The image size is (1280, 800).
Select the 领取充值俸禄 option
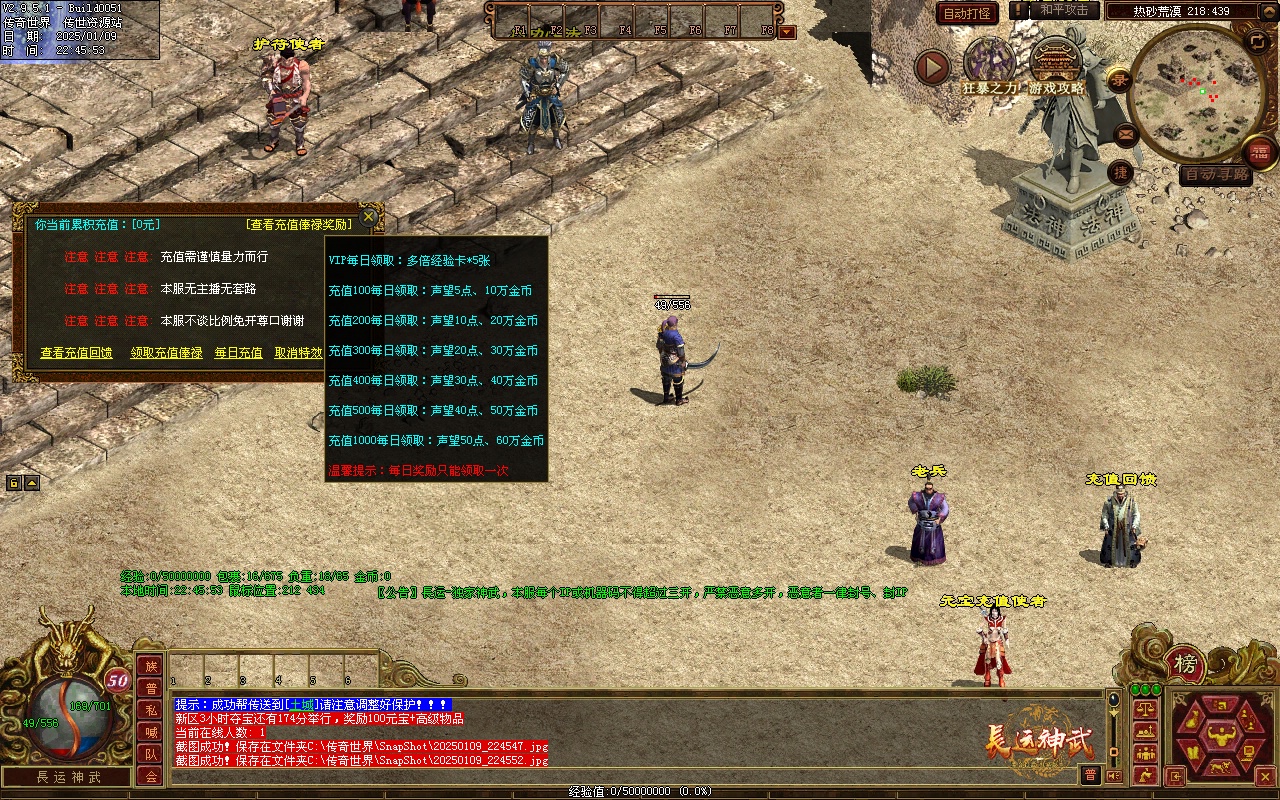pyautogui.click(x=166, y=353)
